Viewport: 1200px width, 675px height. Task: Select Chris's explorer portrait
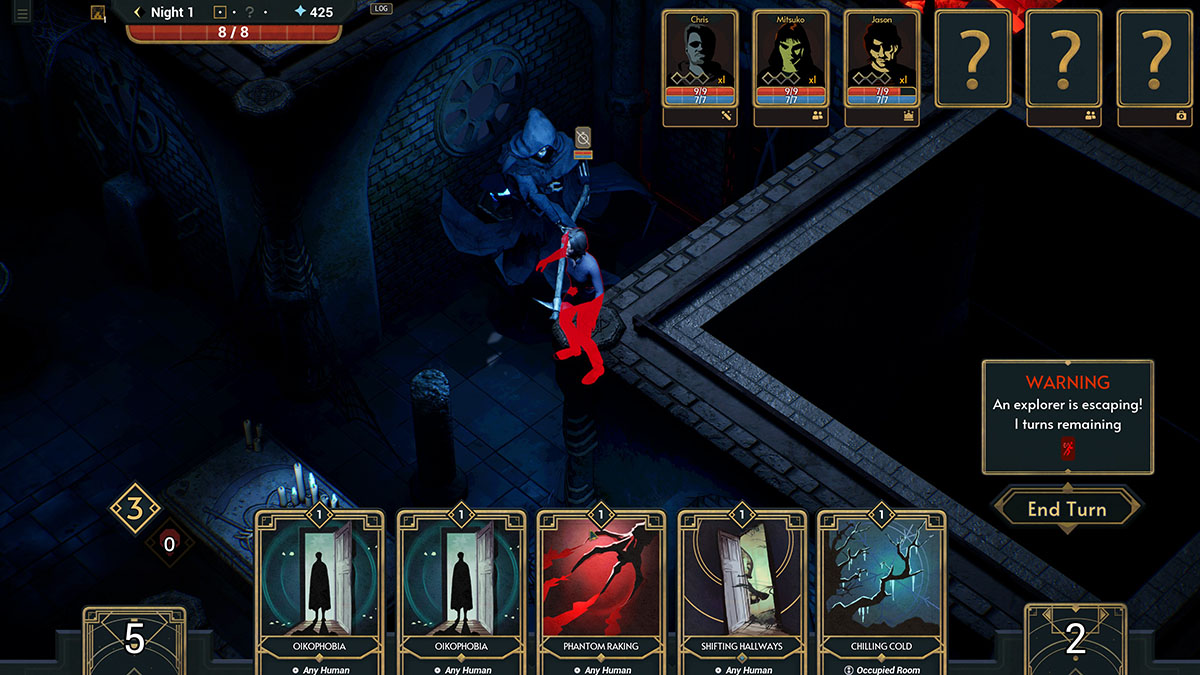[x=700, y=62]
